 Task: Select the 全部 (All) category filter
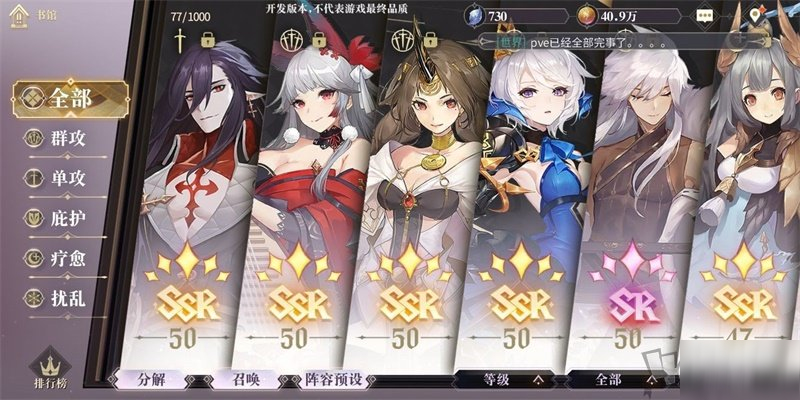[x=68, y=99]
